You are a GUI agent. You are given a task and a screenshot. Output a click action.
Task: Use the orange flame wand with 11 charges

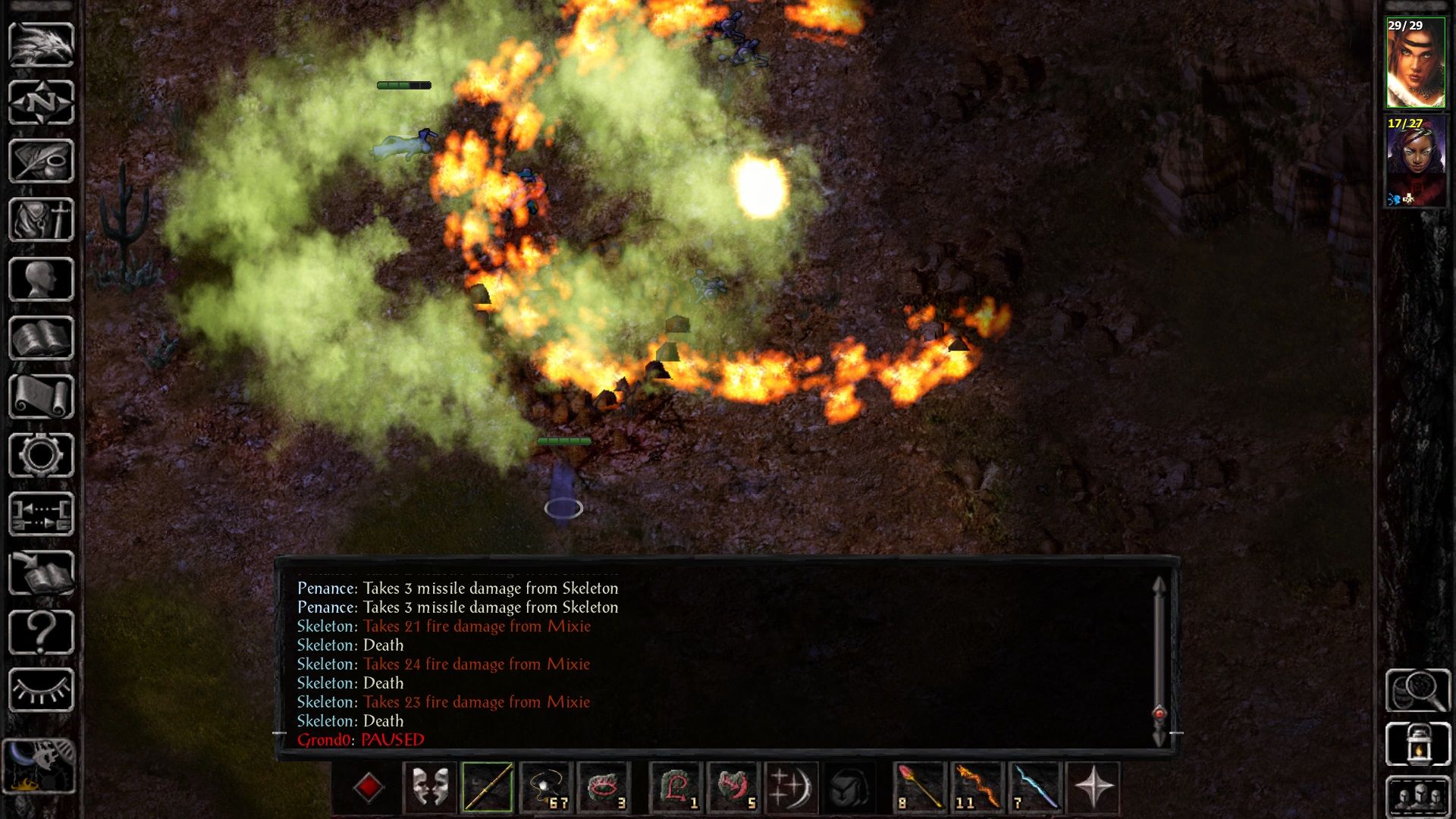[x=977, y=788]
